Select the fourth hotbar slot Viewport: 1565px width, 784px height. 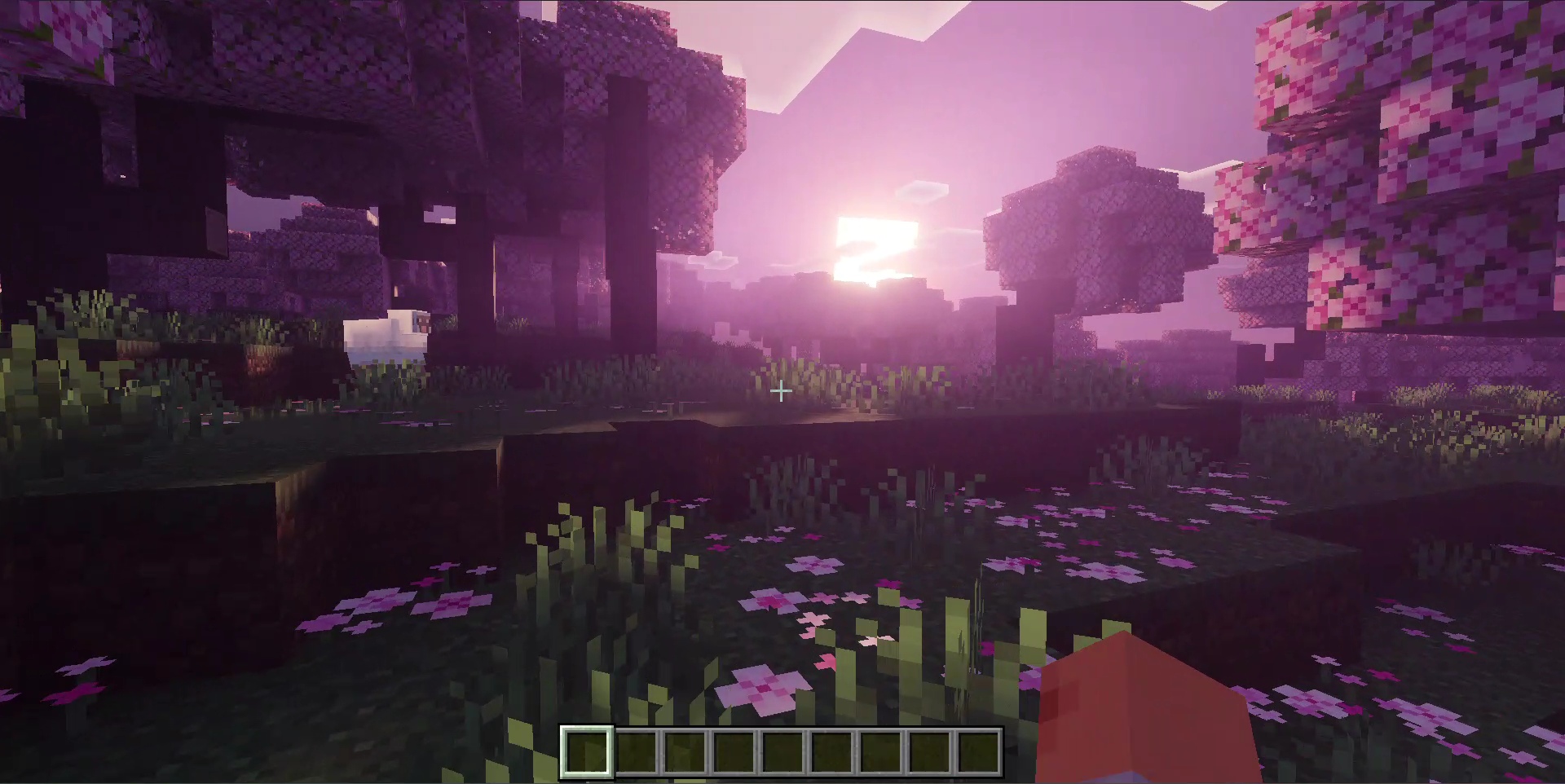tap(736, 754)
